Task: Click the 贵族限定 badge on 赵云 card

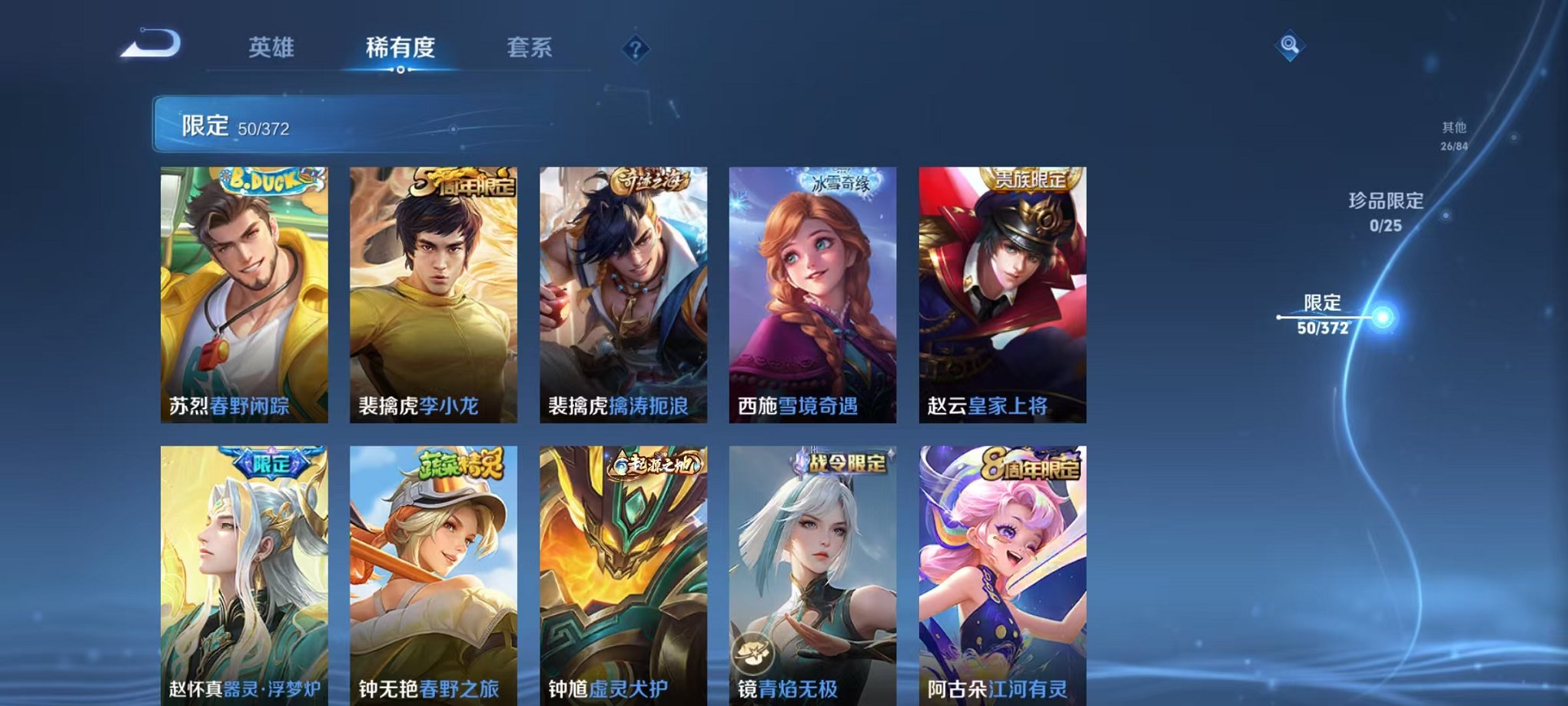Action: pos(1030,177)
